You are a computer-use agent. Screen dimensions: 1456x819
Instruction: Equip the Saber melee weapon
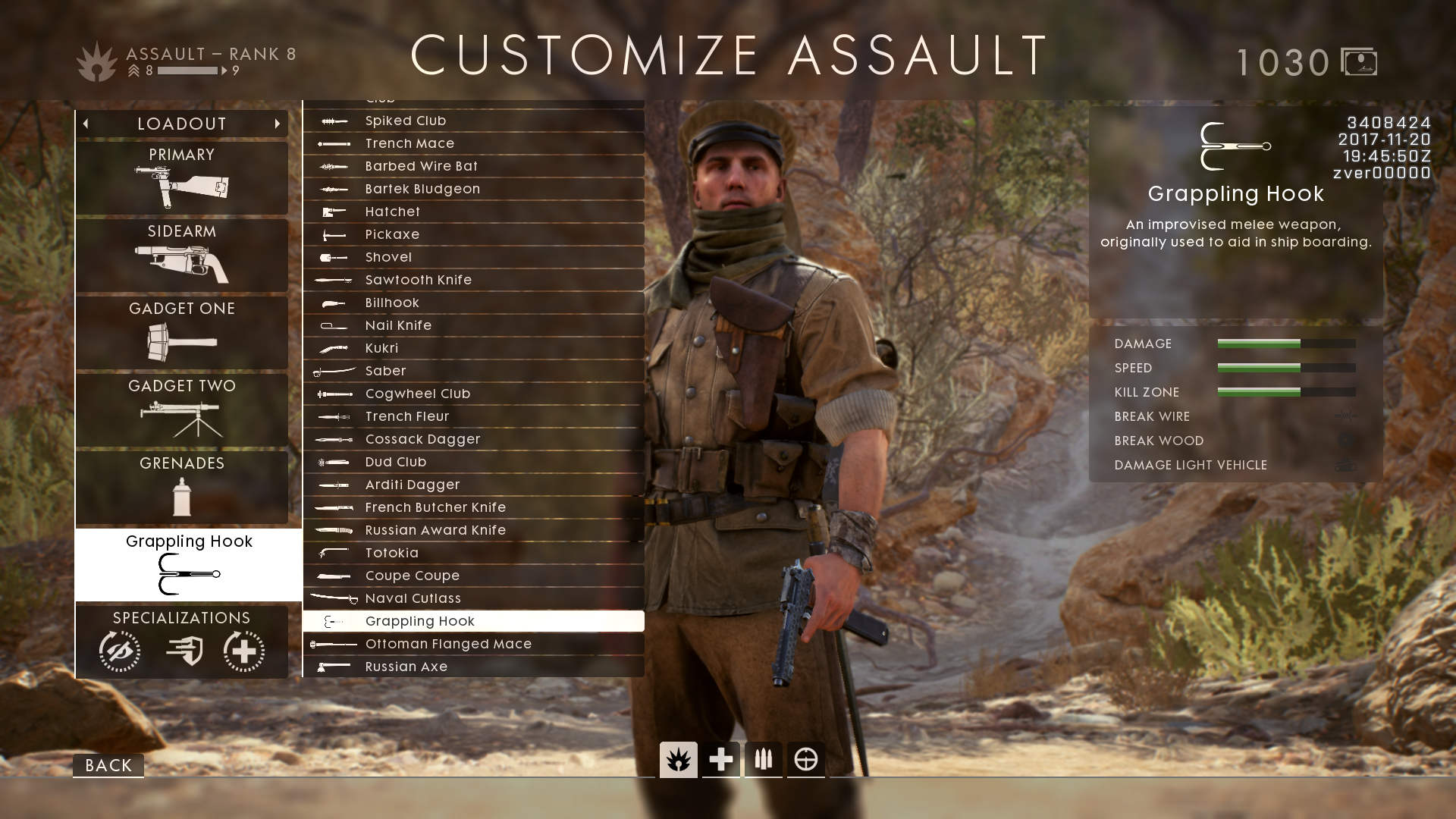pyautogui.click(x=473, y=371)
